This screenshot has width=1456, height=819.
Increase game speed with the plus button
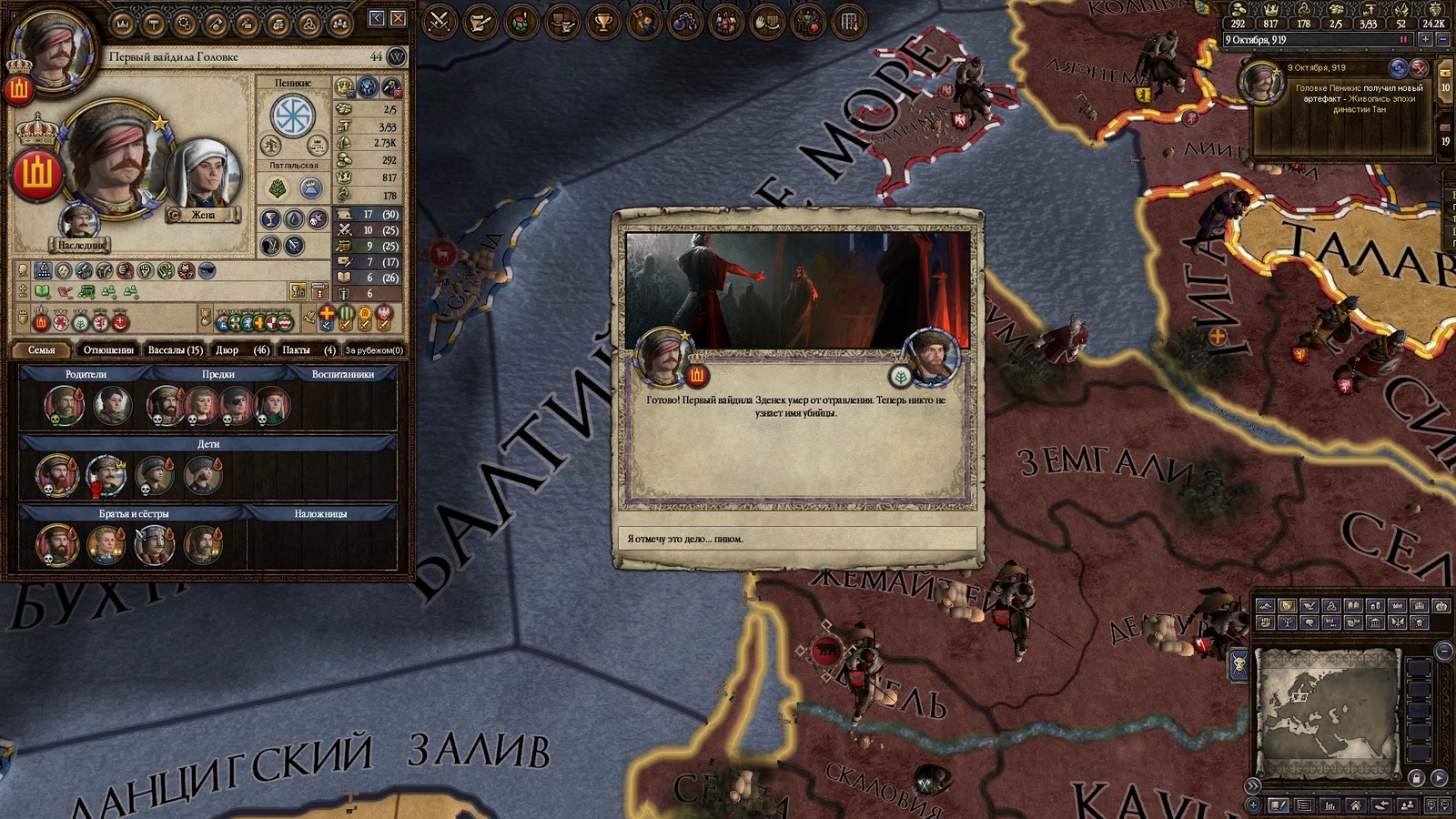(1425, 40)
